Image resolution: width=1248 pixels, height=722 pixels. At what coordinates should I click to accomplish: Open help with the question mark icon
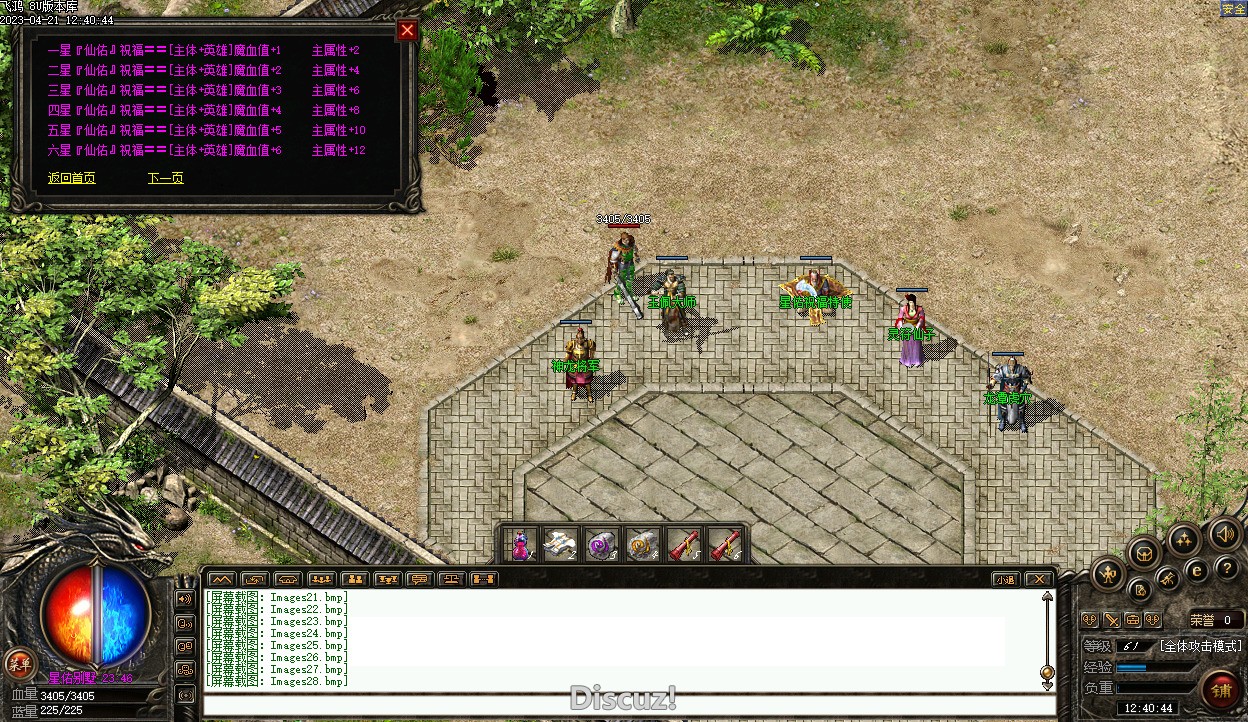point(1228,568)
